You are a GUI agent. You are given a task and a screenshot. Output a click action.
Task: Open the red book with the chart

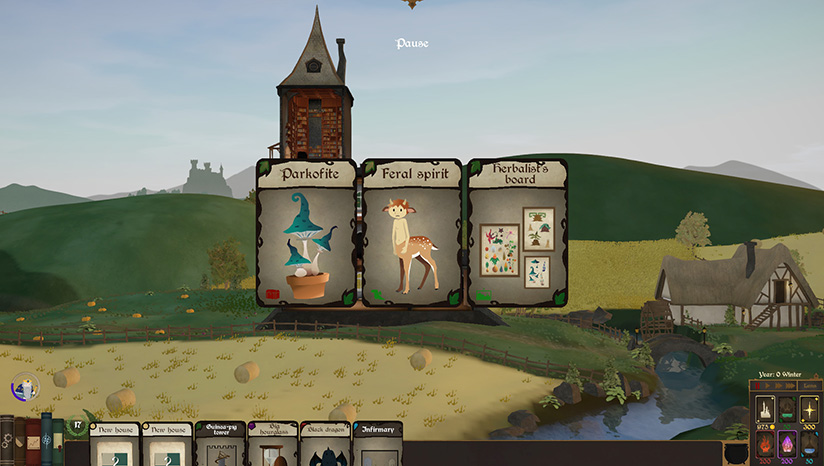(33, 442)
